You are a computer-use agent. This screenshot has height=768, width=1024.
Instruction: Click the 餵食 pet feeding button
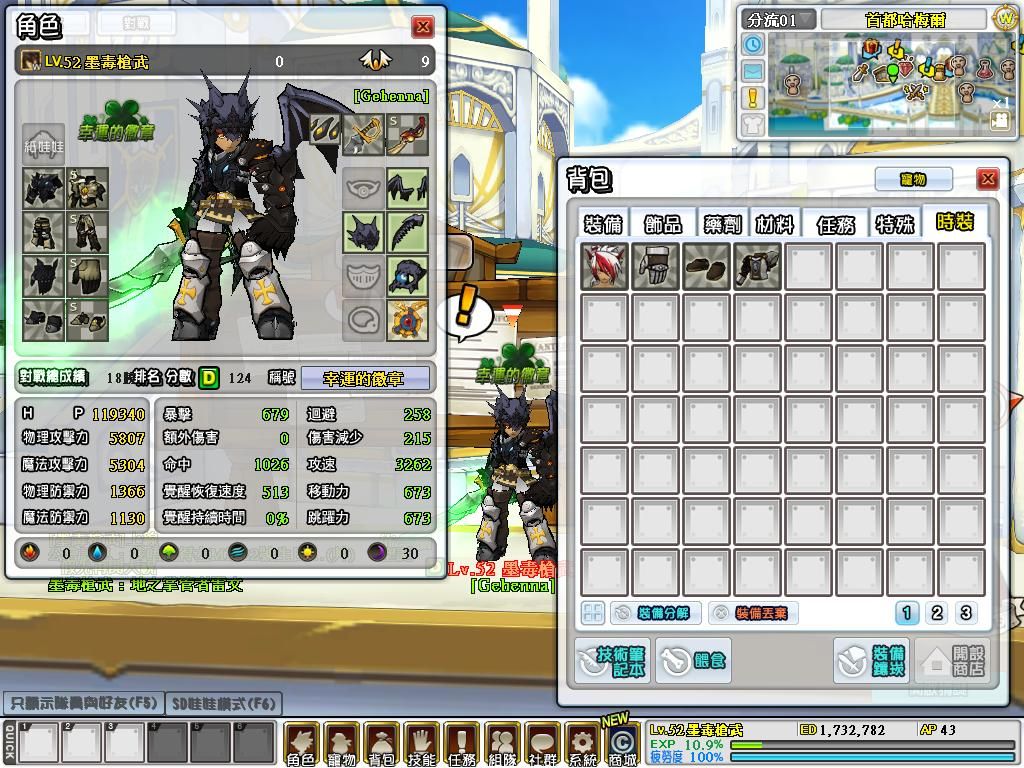tap(693, 660)
